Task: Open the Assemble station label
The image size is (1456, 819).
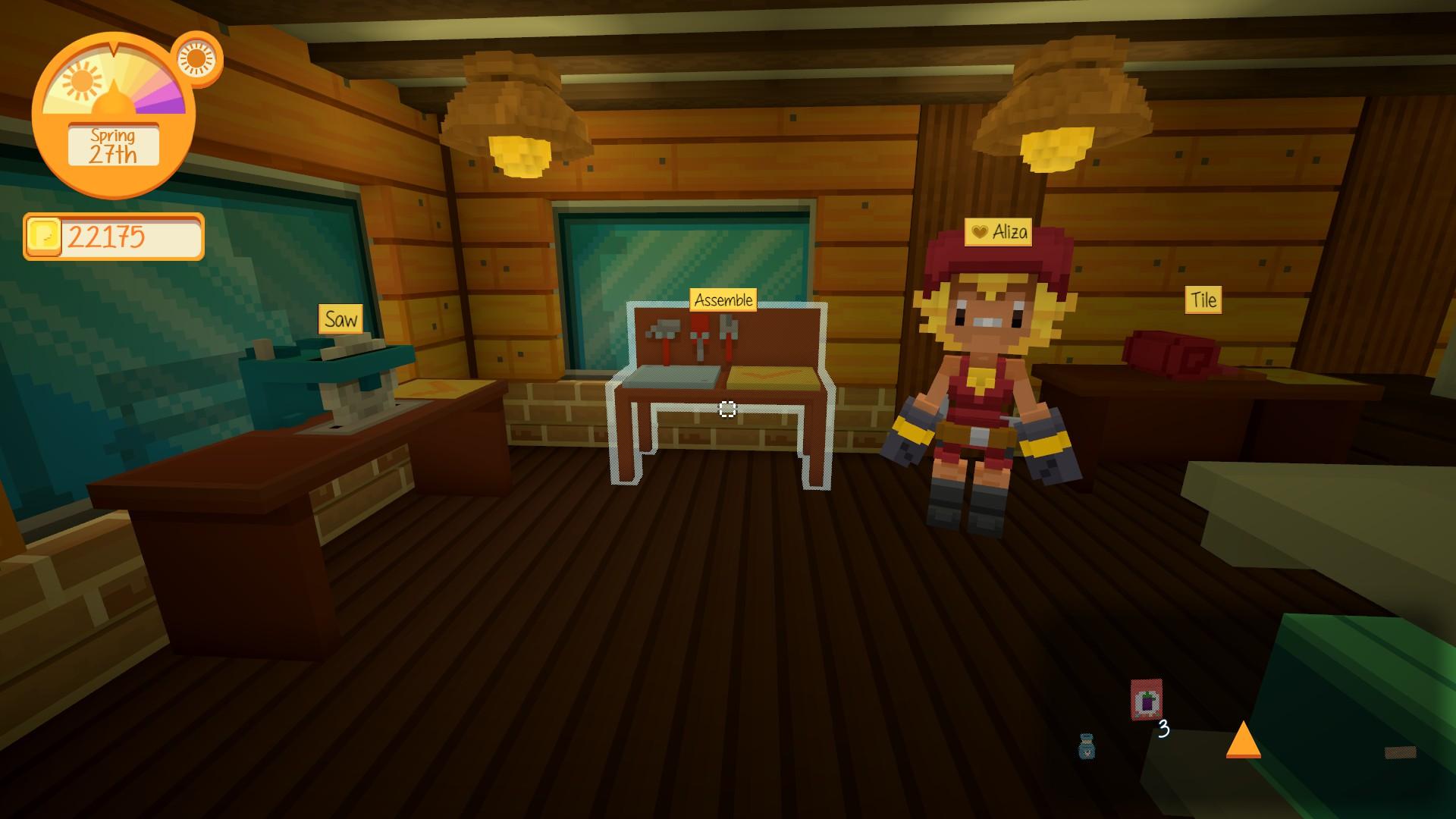Action: 723,300
